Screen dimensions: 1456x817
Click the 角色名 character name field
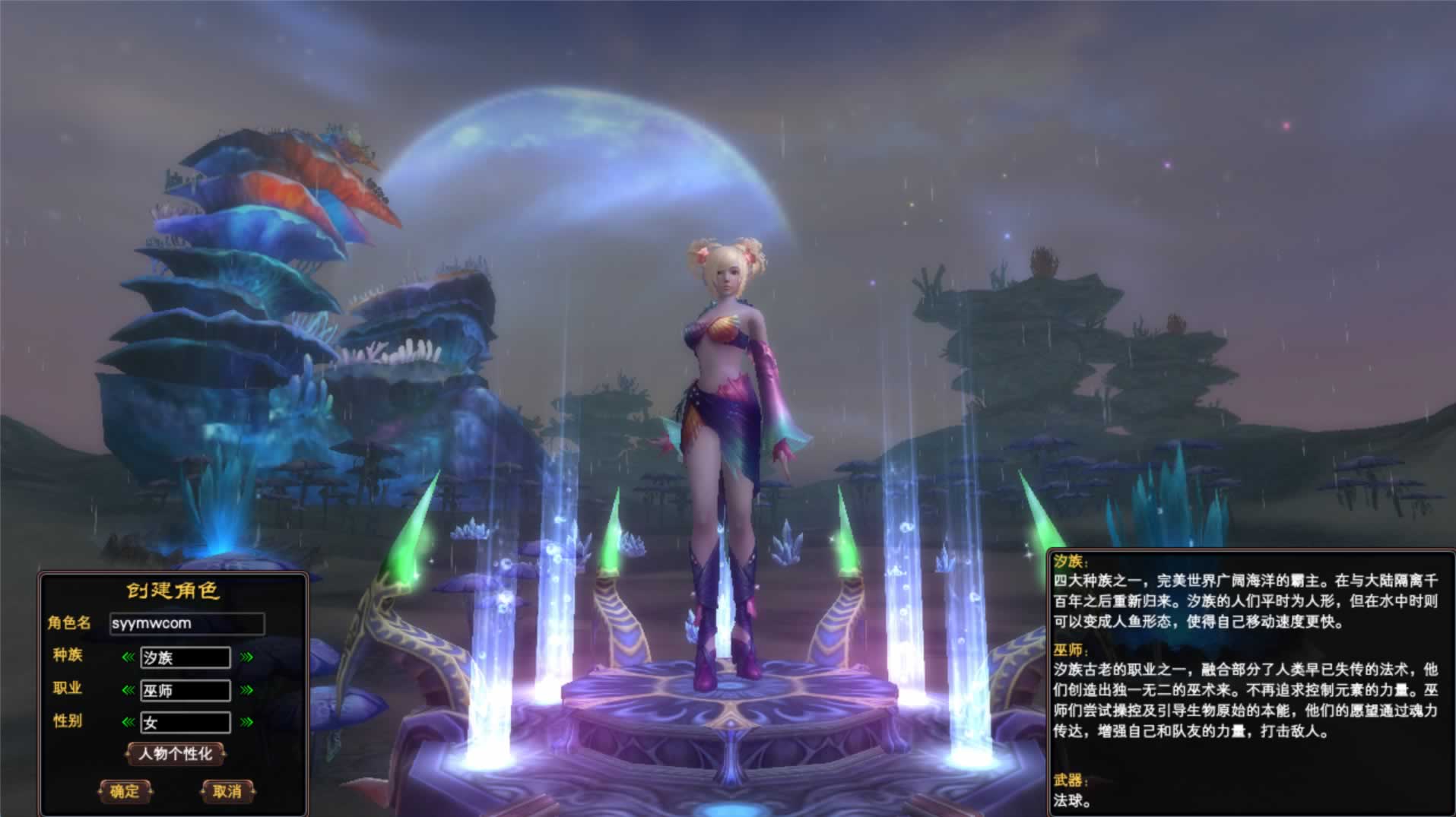tap(187, 624)
